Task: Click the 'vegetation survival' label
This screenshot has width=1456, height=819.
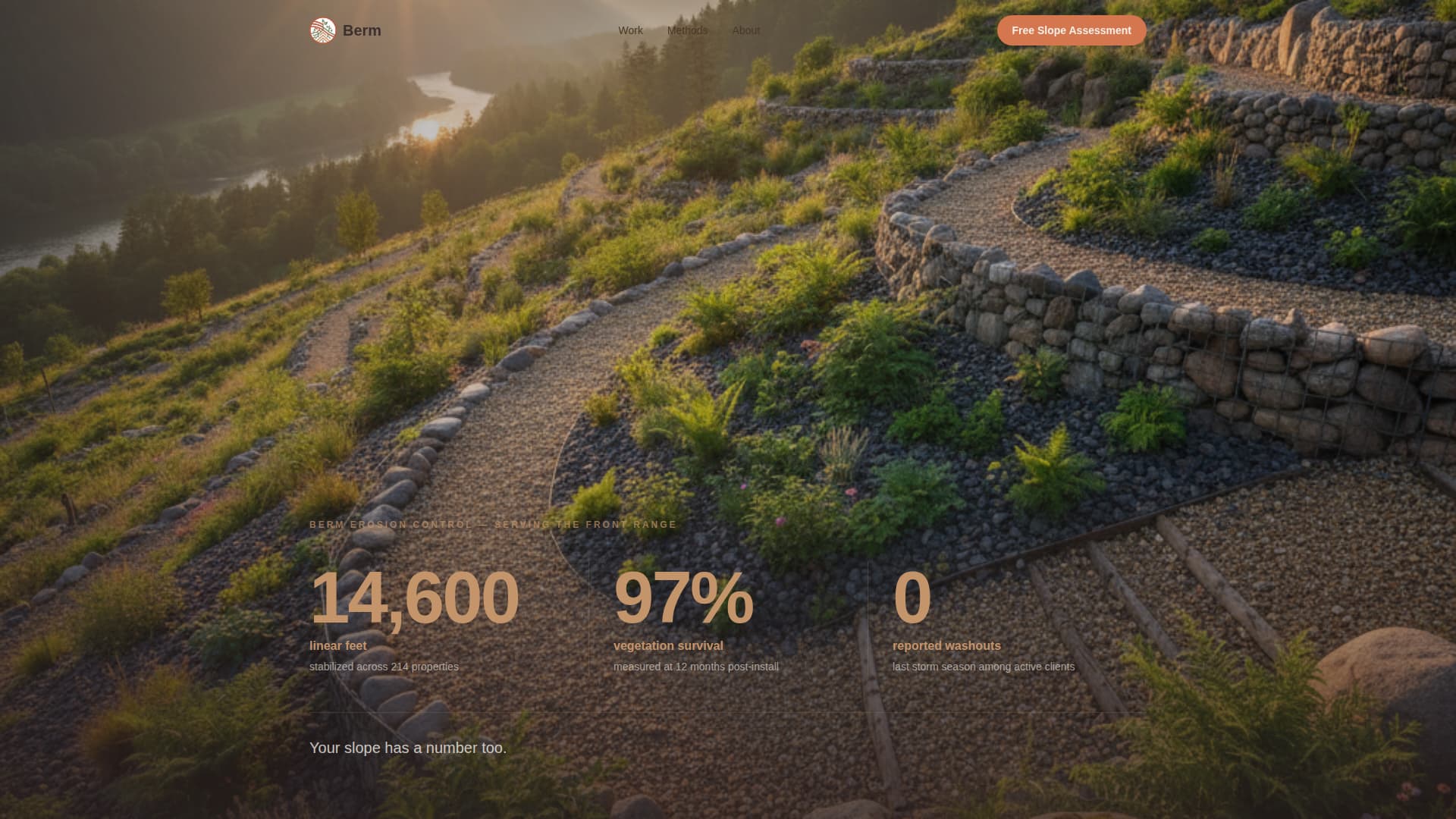Action: [x=668, y=645]
